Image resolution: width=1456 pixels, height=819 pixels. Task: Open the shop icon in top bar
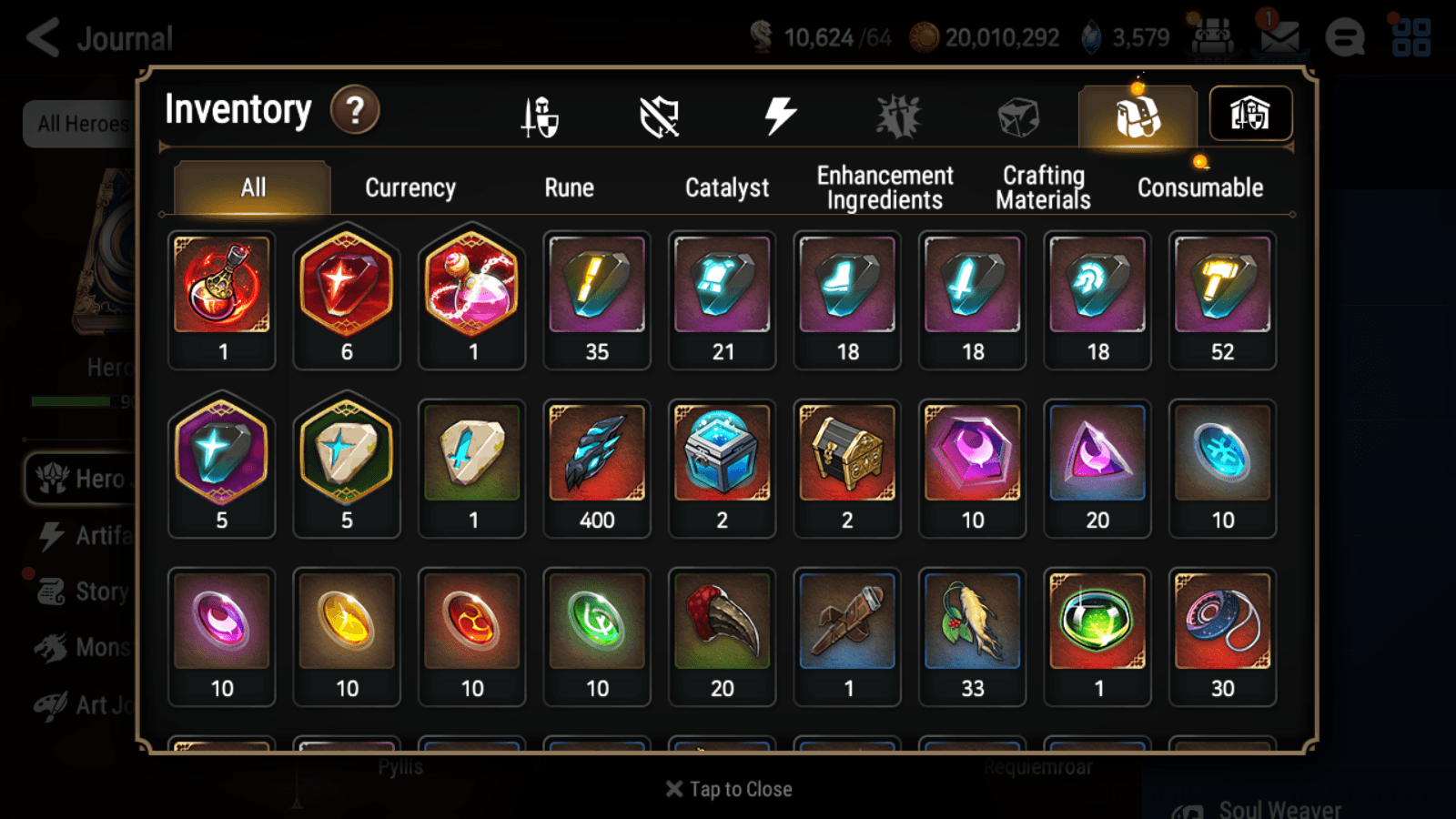tap(1210, 37)
